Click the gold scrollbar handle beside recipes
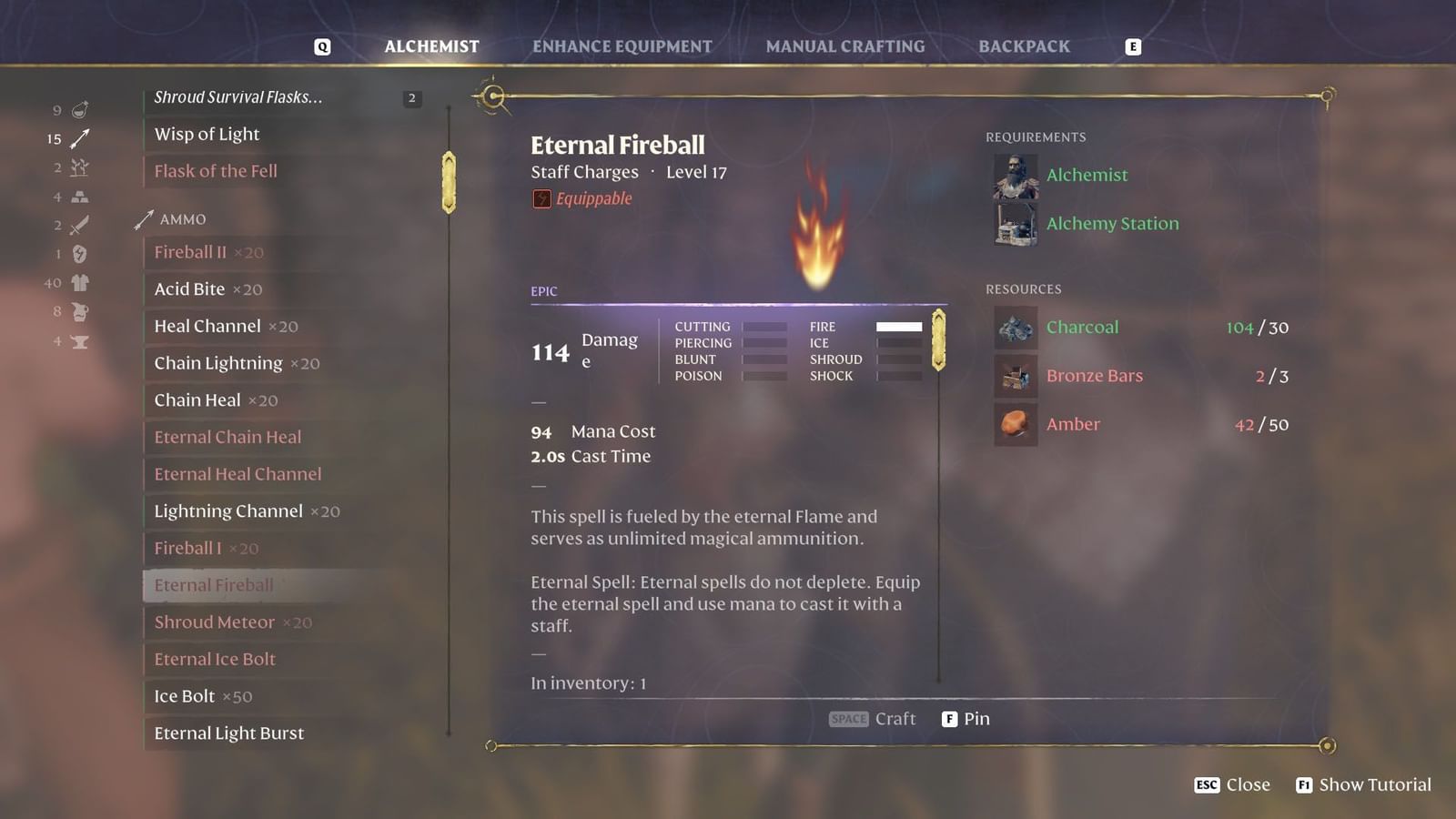Viewport: 1456px width, 819px height. point(448,181)
